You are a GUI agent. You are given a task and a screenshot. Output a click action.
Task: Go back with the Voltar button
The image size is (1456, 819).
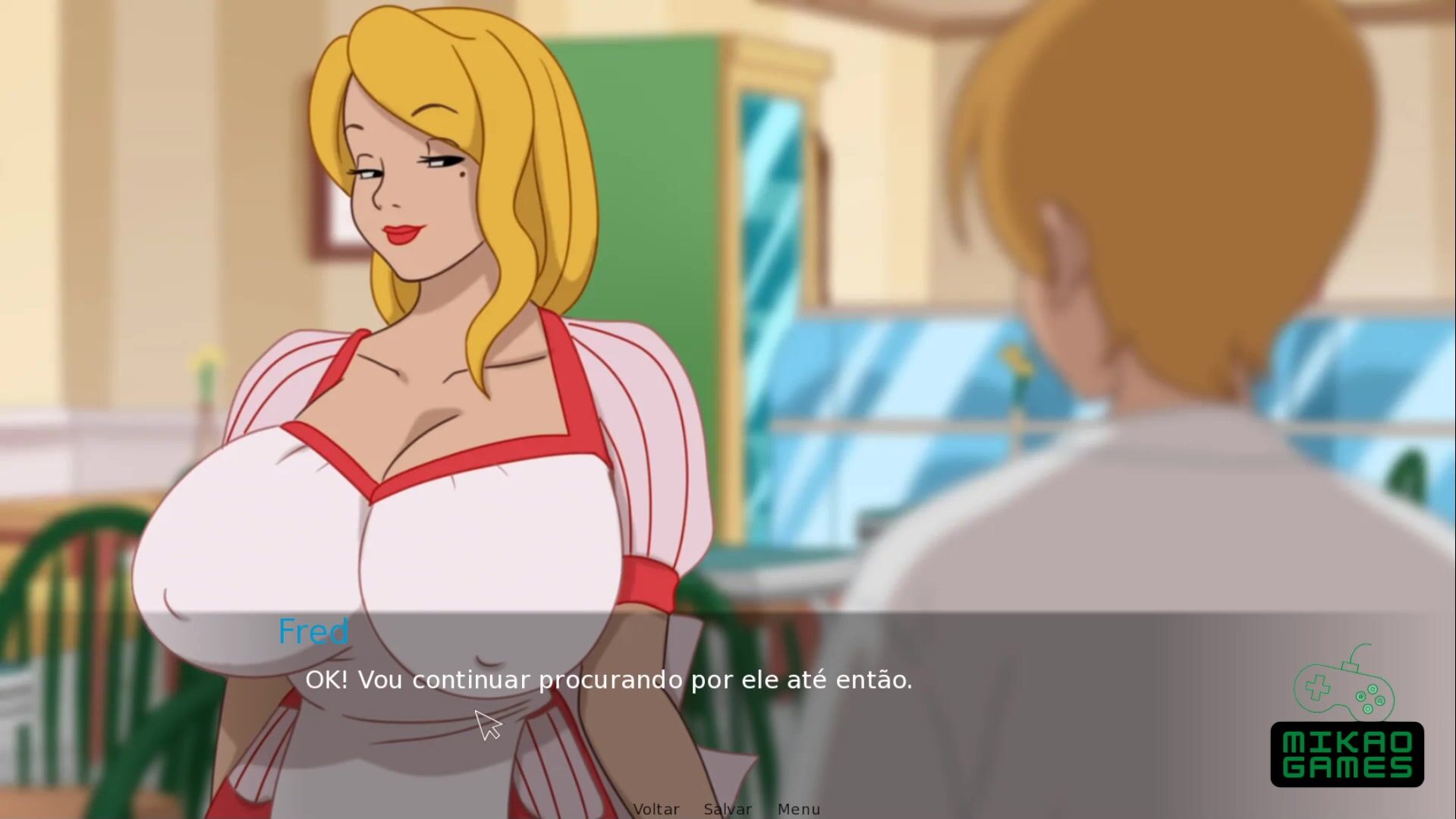pos(656,809)
